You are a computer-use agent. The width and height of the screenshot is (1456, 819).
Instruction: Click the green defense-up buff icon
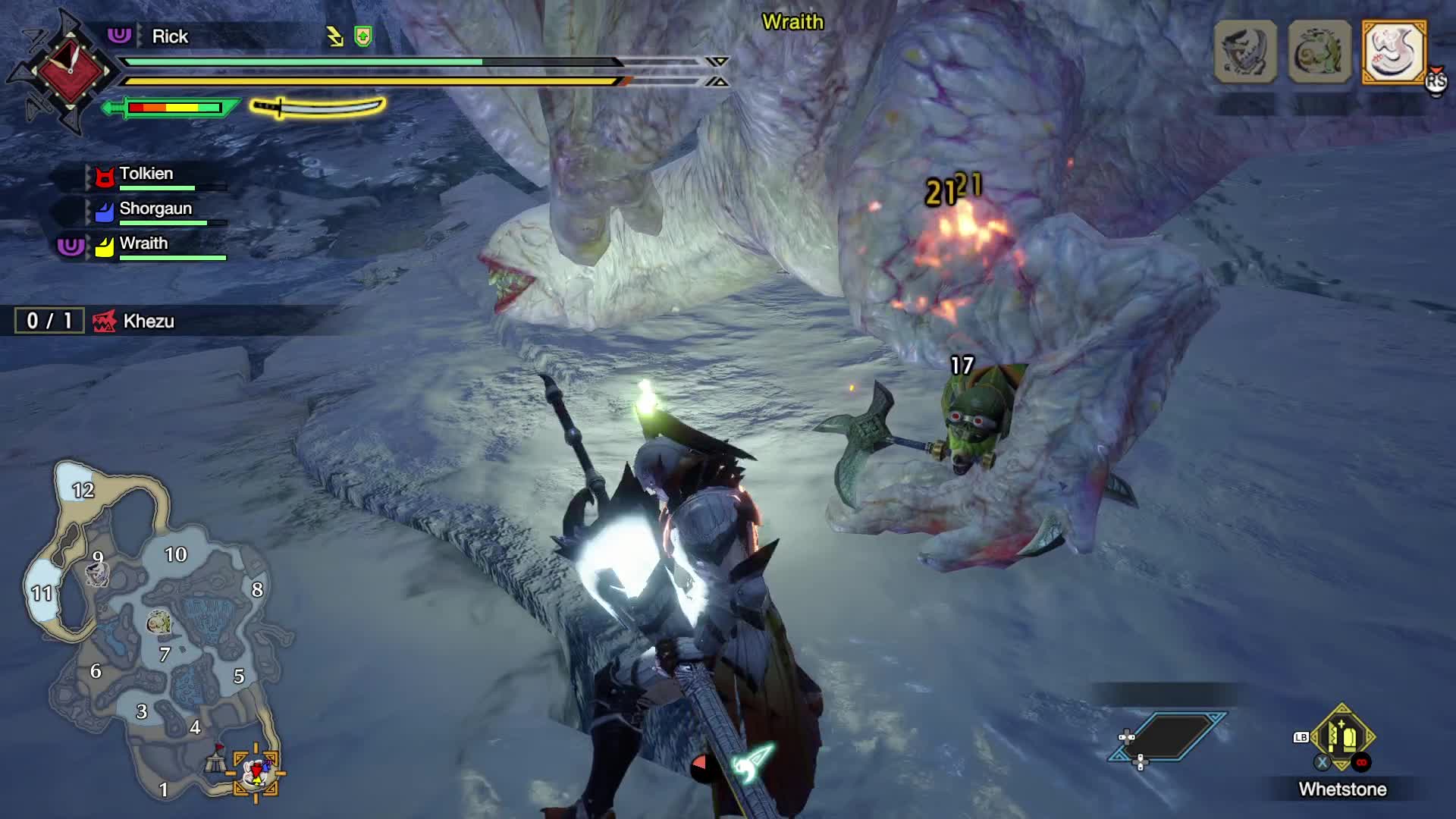pyautogui.click(x=363, y=36)
